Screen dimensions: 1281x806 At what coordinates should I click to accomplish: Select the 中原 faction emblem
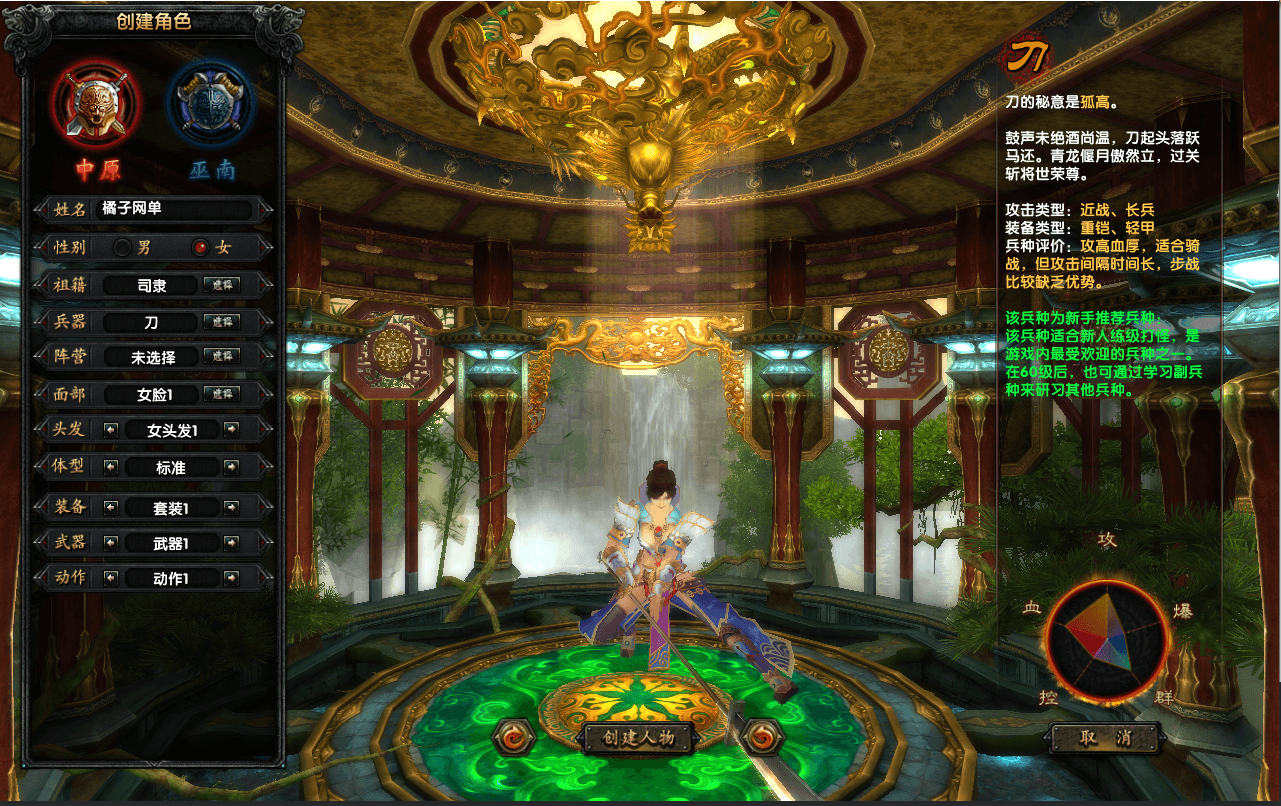pos(98,102)
